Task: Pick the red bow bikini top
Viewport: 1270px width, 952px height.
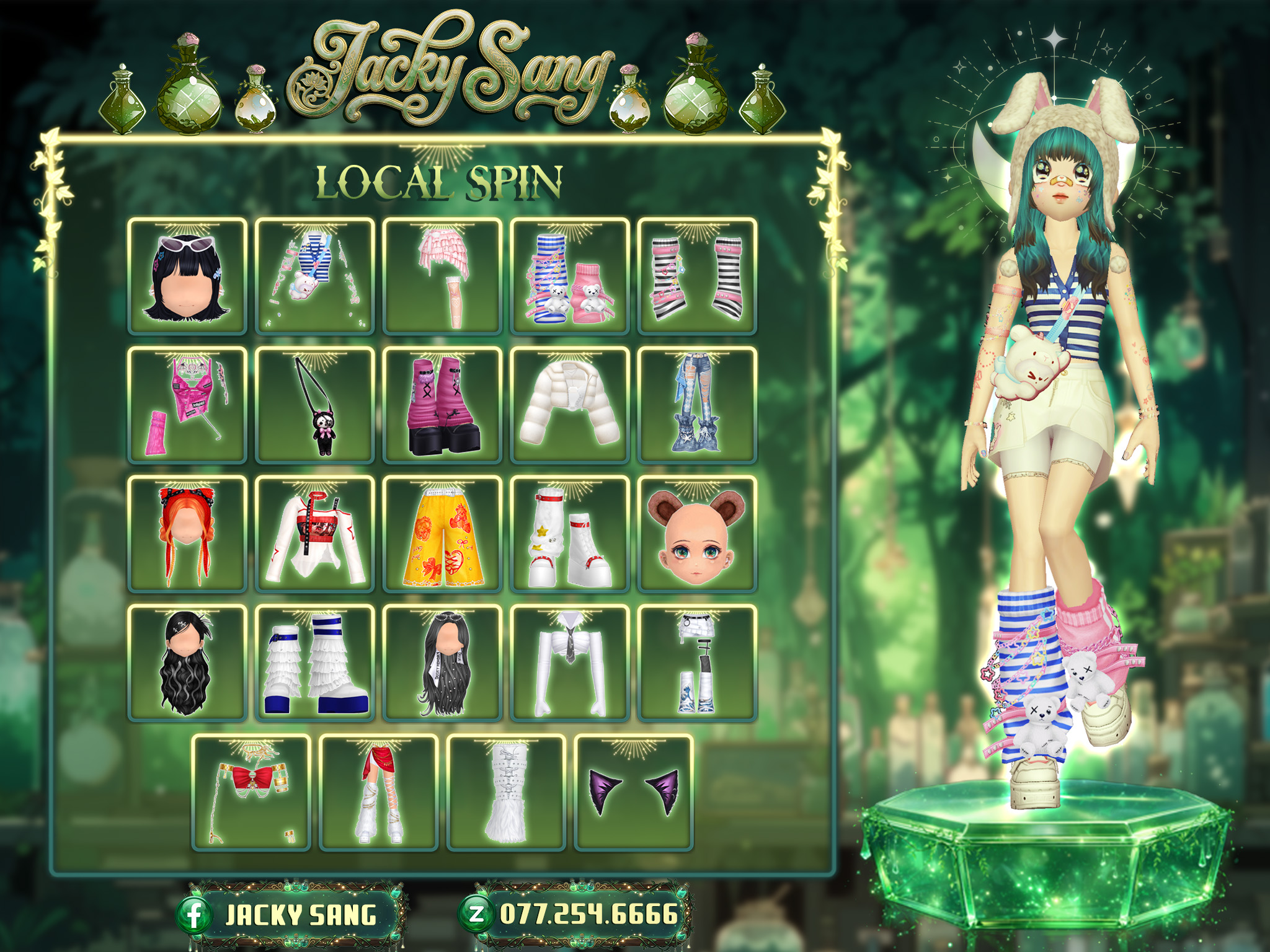Action: click(251, 792)
